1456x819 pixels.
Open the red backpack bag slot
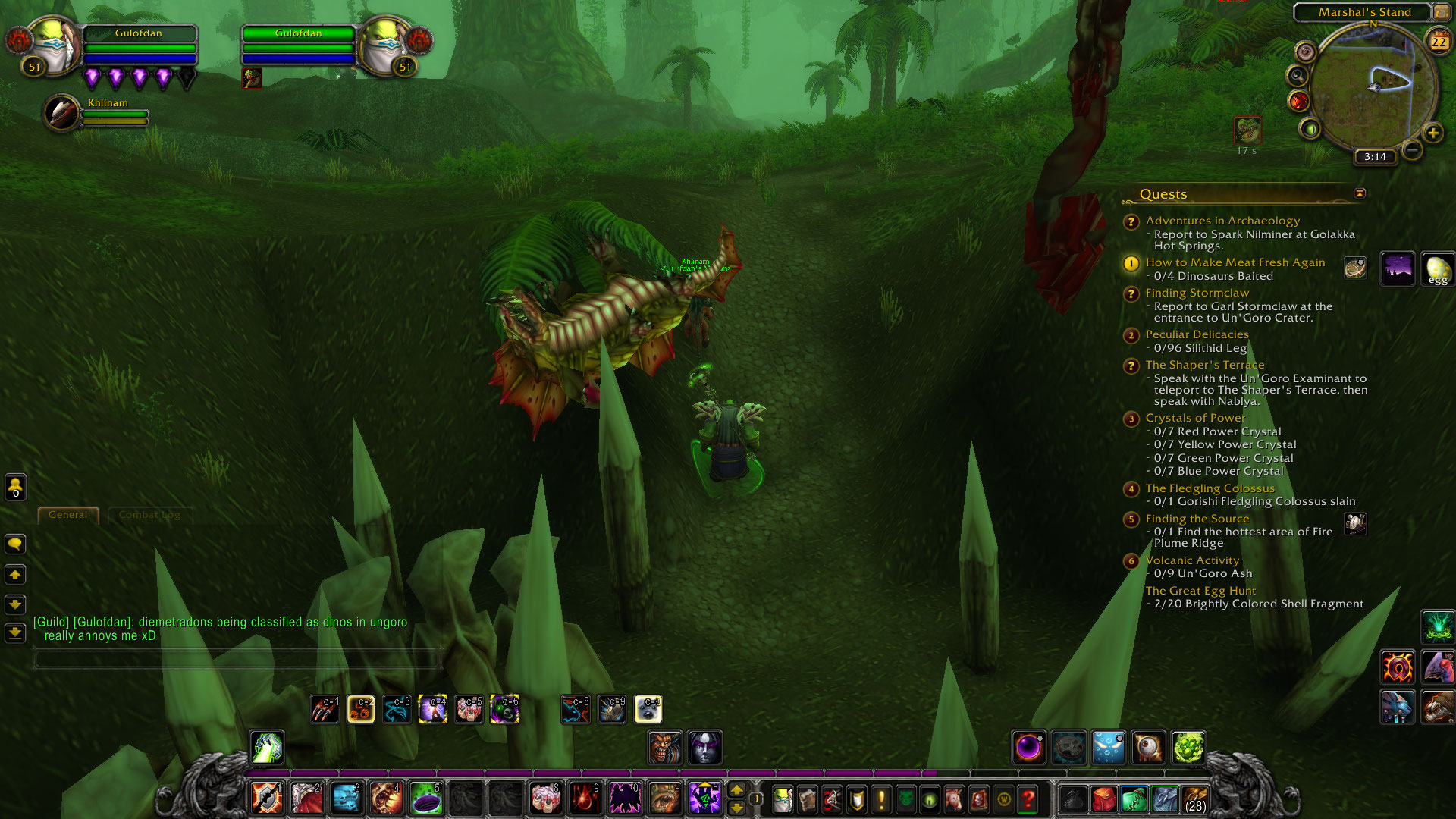coord(1104,799)
